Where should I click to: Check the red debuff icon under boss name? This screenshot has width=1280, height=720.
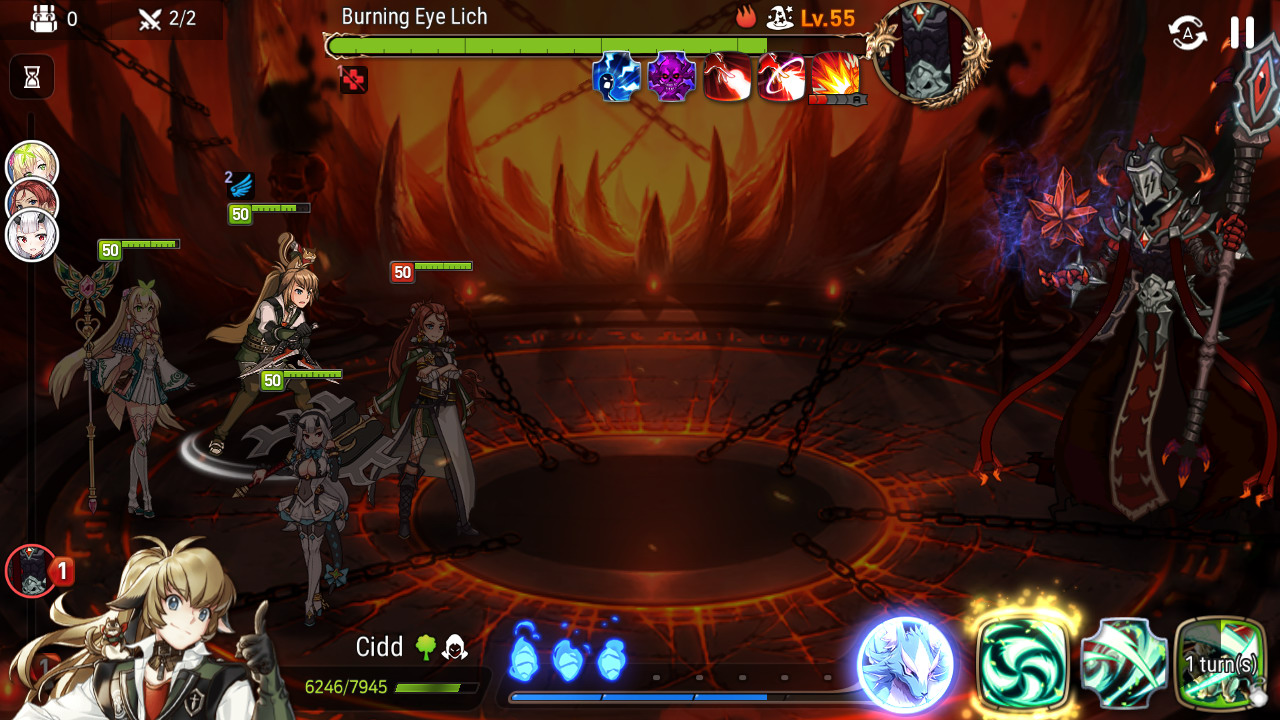click(x=354, y=80)
